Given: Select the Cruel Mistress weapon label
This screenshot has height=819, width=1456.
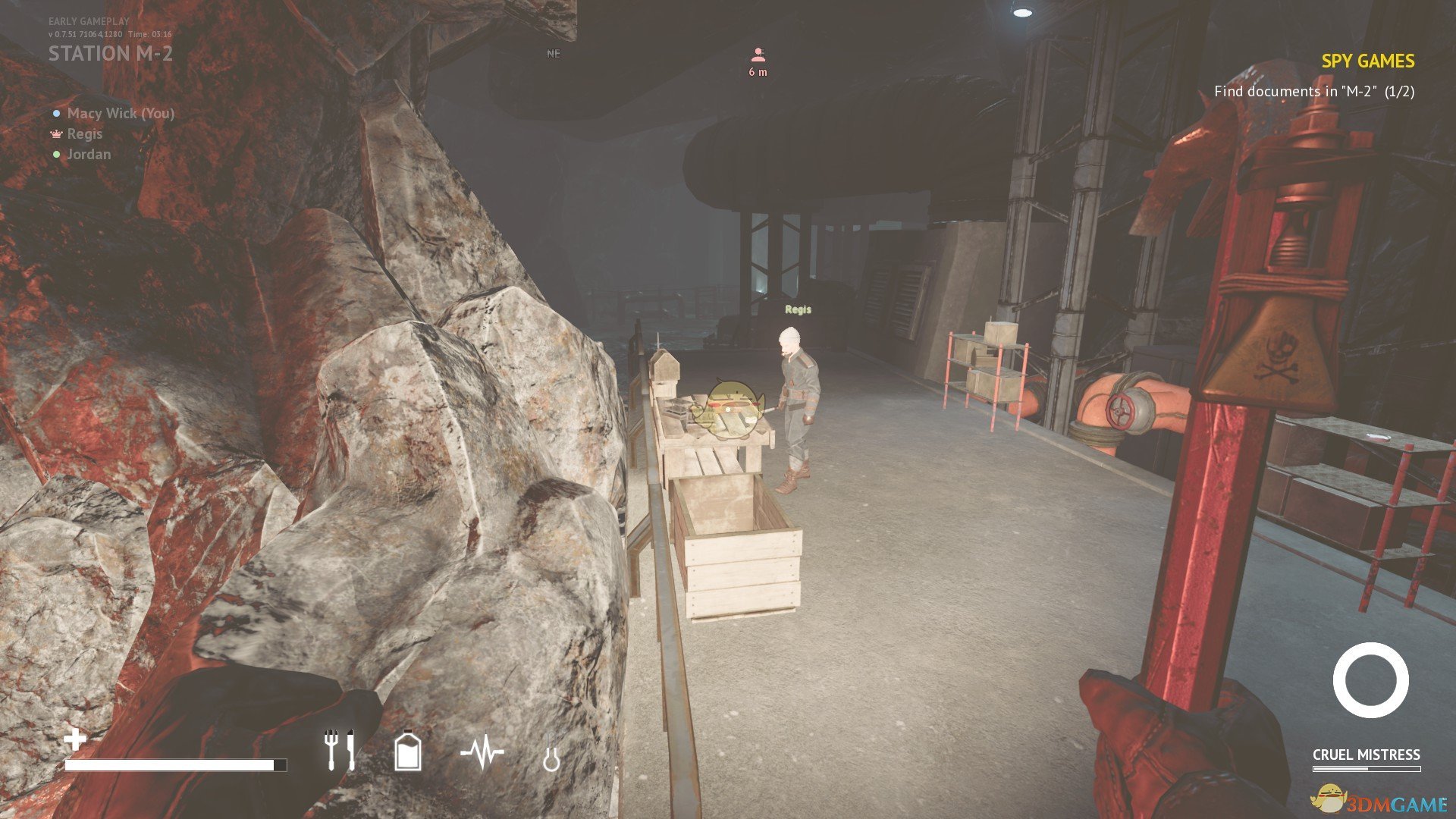Looking at the screenshot, I should coord(1366,755).
